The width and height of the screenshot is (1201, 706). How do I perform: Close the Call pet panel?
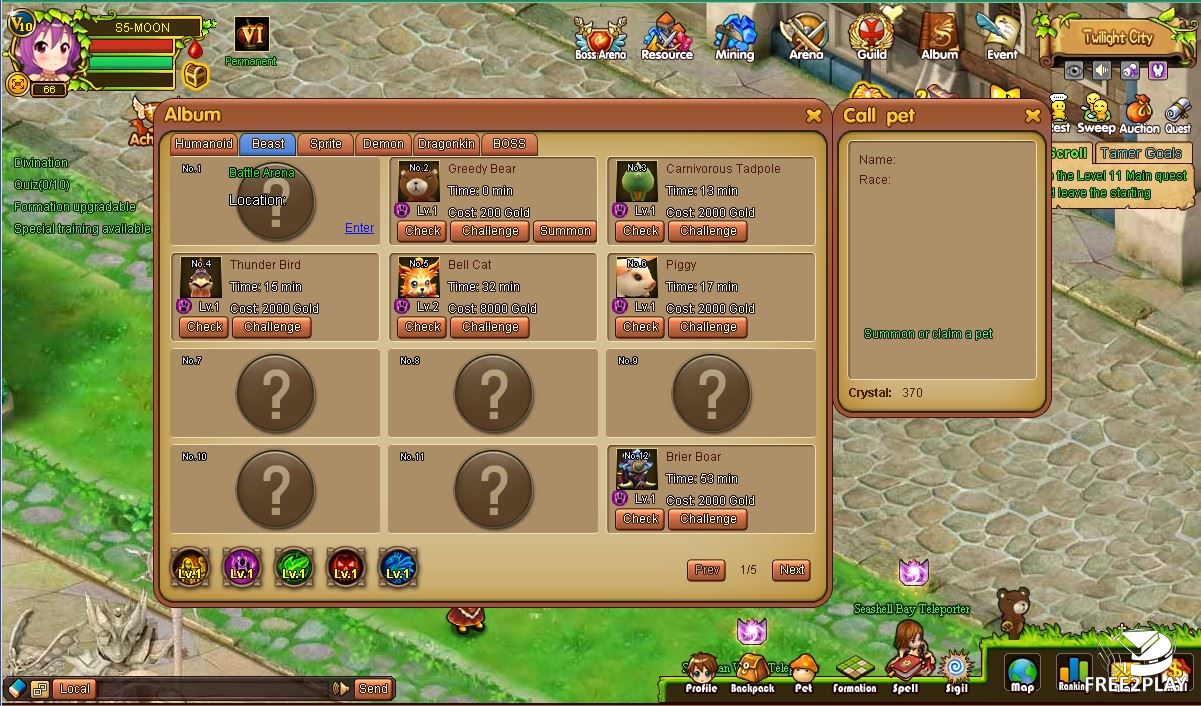coord(1033,116)
